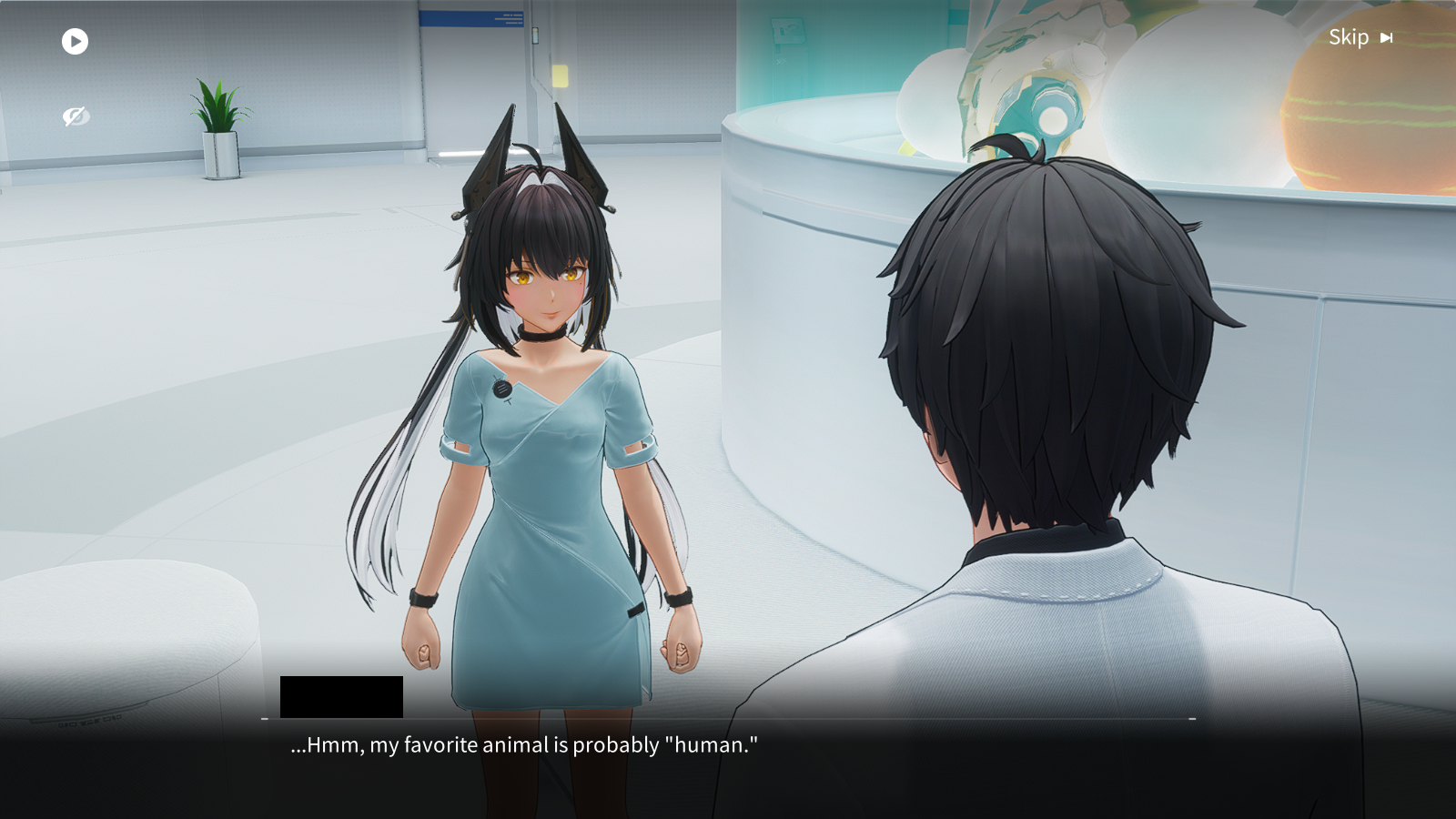The image size is (1456, 819).
Task: Toggle auto-play for the dialogue
Action: 75,41
